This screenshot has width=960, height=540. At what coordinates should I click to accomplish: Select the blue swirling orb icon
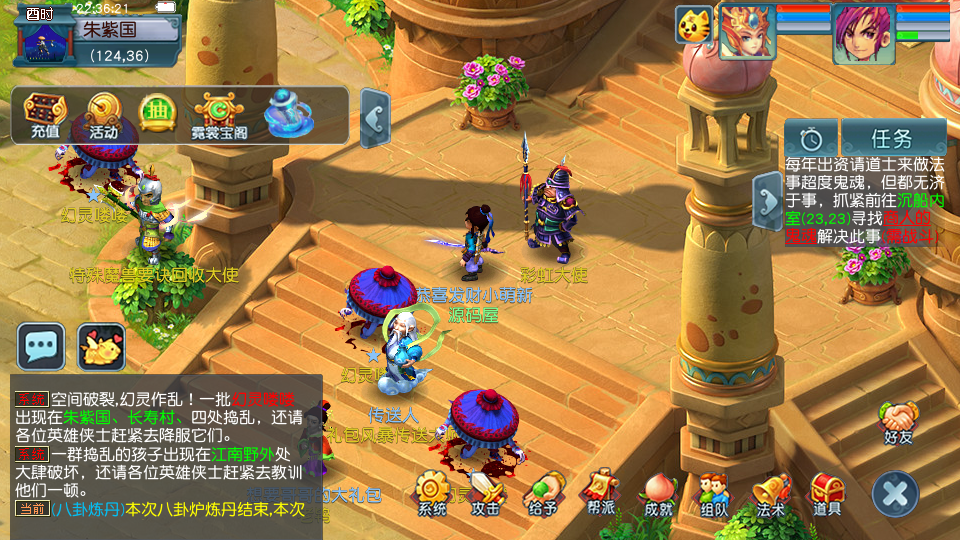click(288, 115)
